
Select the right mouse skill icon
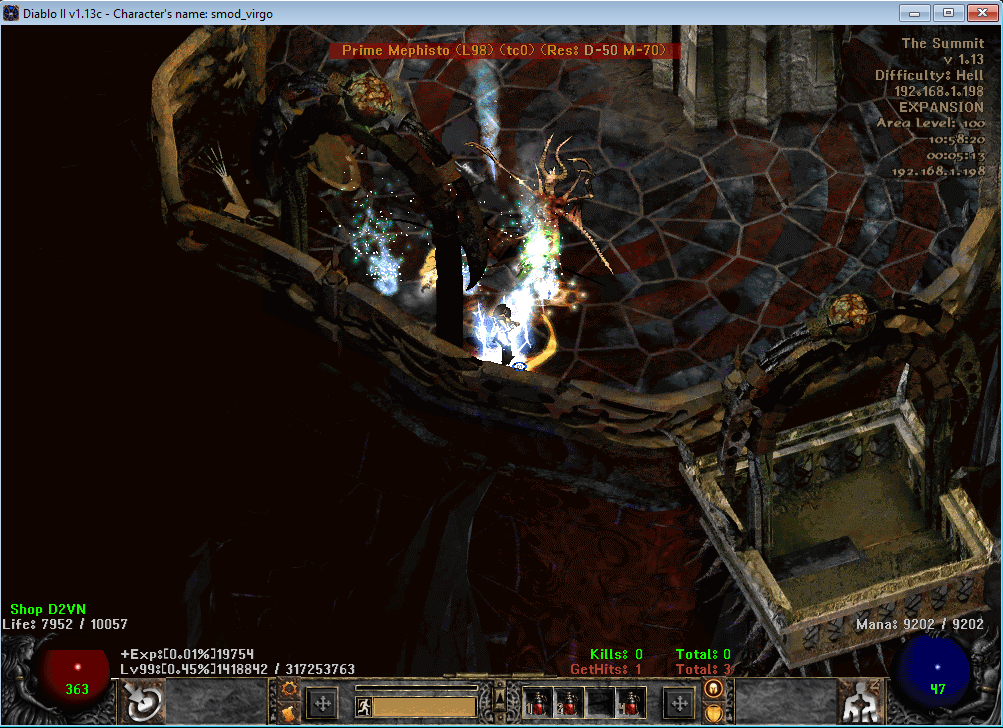858,702
